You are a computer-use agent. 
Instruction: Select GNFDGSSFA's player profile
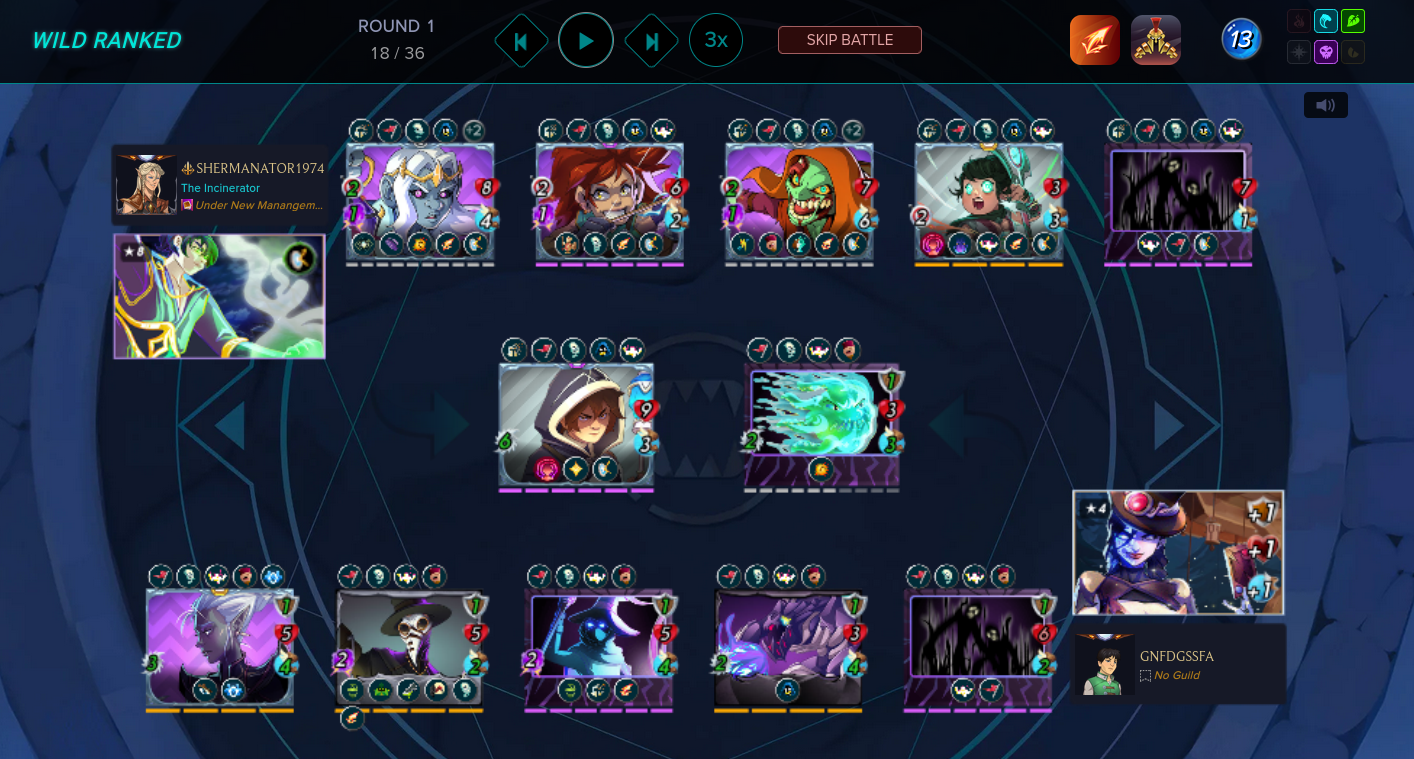pos(1178,665)
